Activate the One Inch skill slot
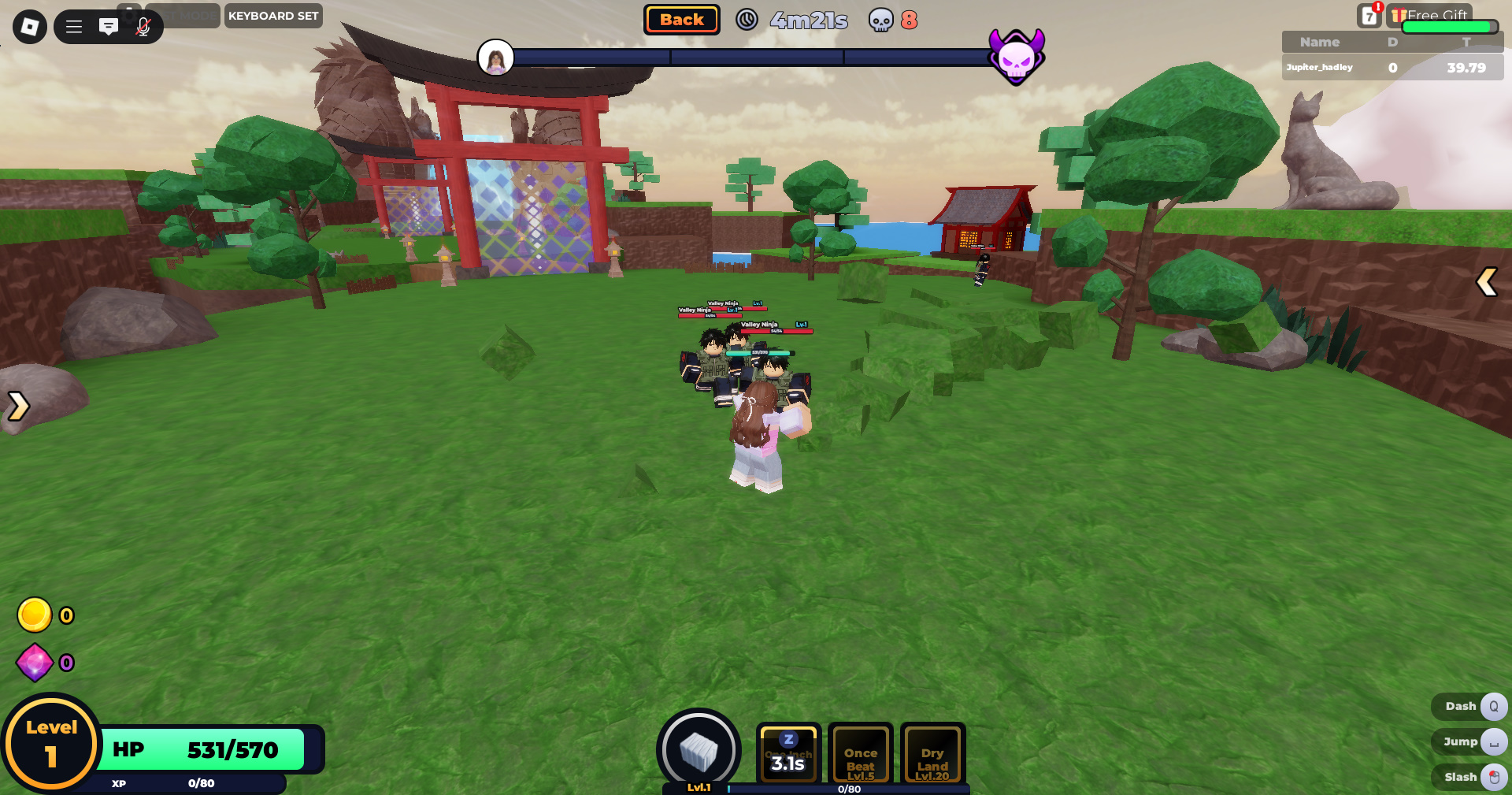1512x795 pixels. coord(788,753)
